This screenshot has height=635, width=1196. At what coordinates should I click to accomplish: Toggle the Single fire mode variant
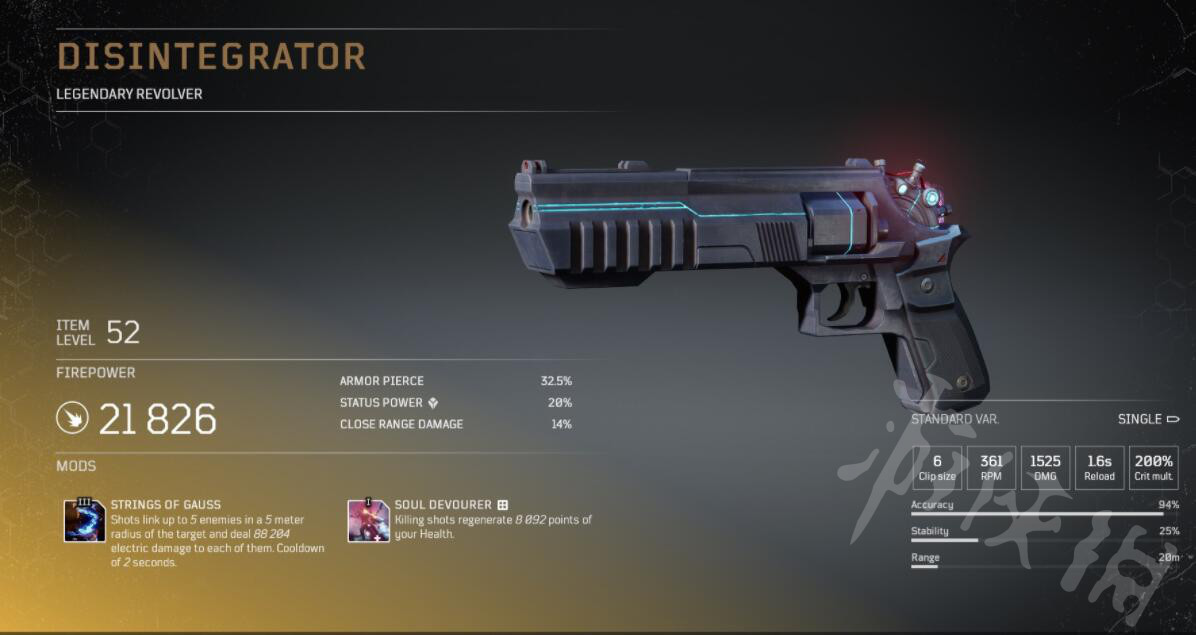[x=1148, y=419]
